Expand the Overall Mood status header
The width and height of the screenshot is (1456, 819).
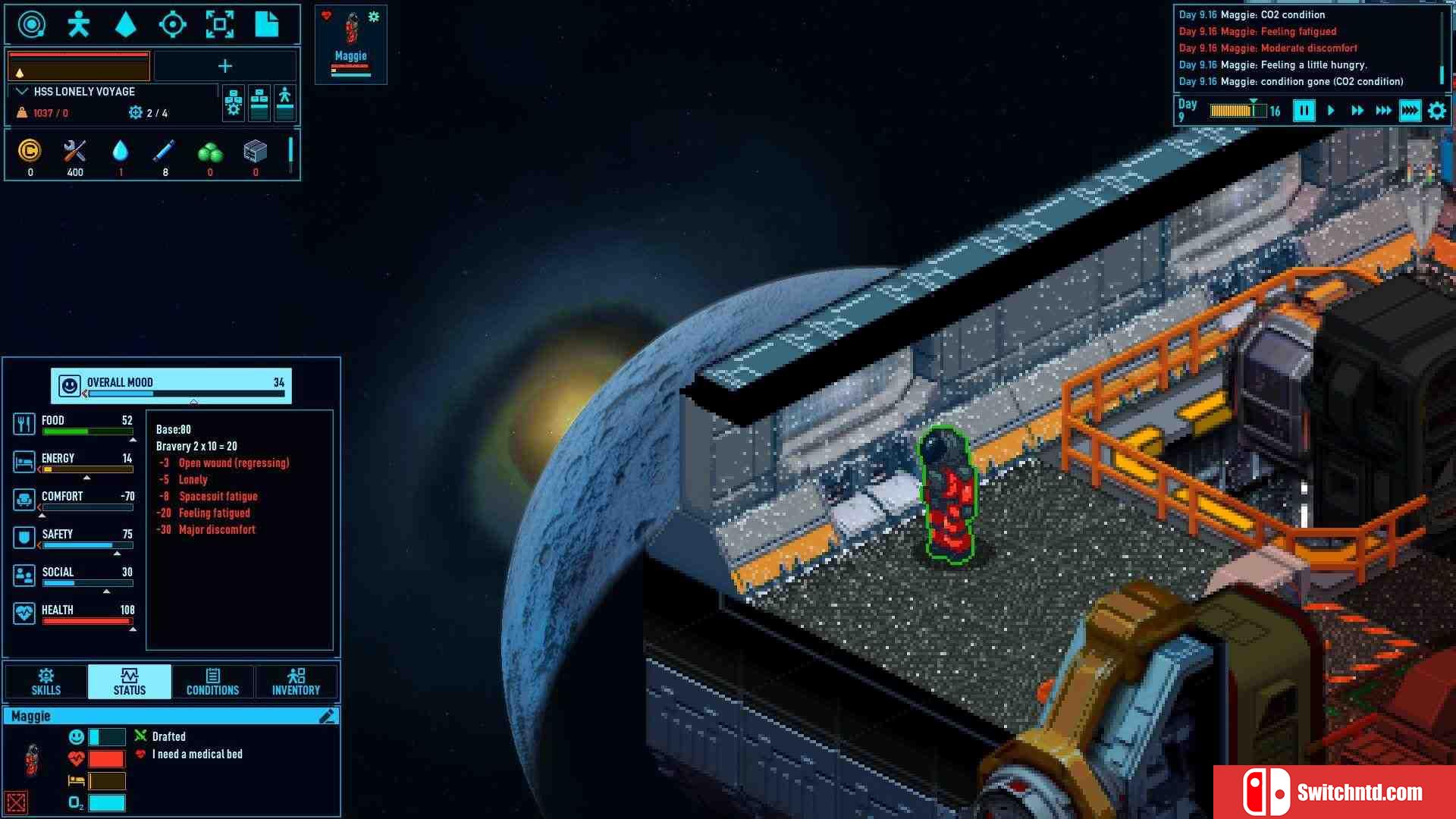(171, 385)
